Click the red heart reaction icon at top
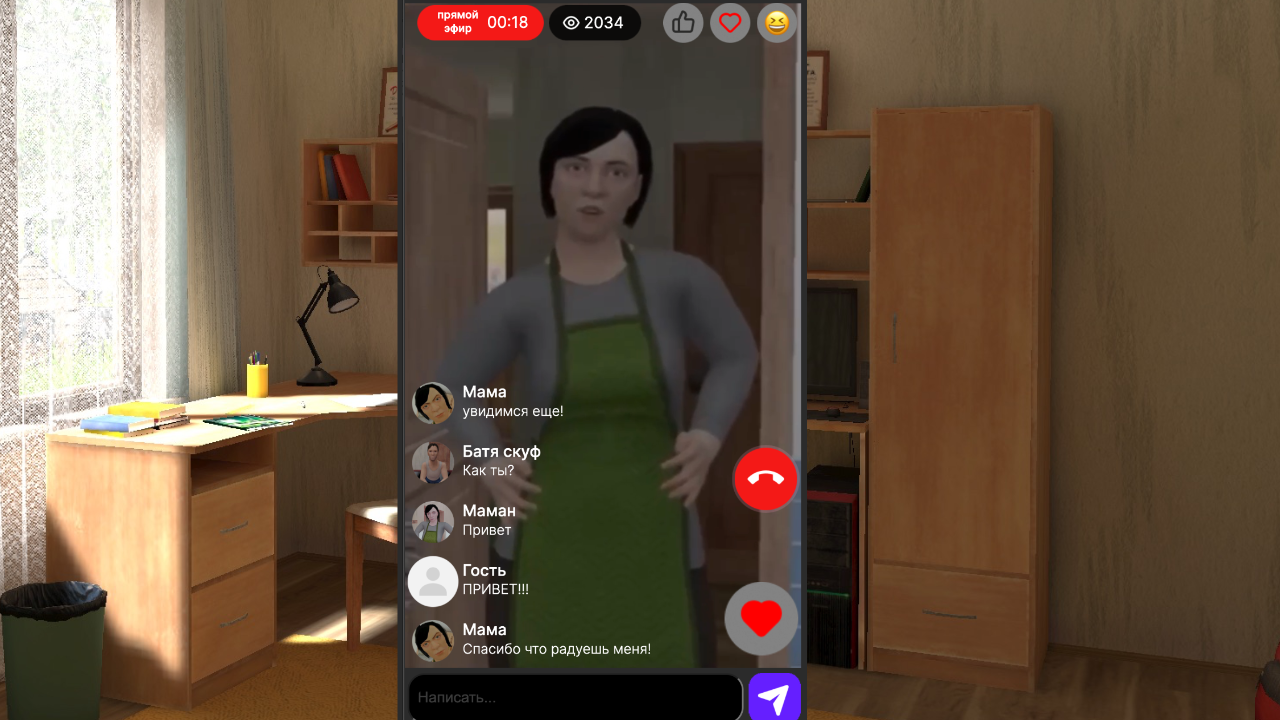 click(730, 23)
